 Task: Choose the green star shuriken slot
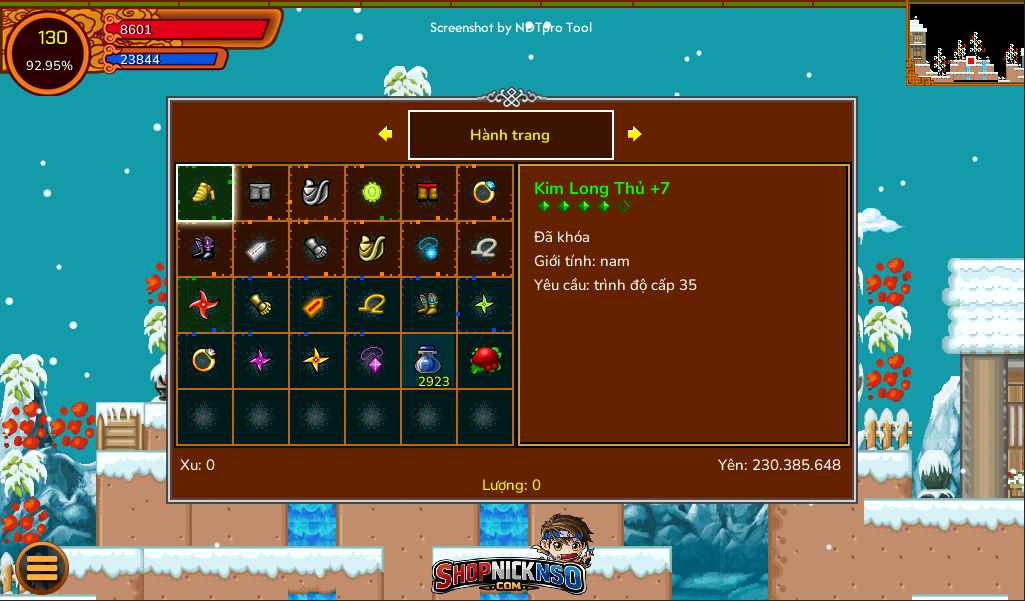click(485, 305)
